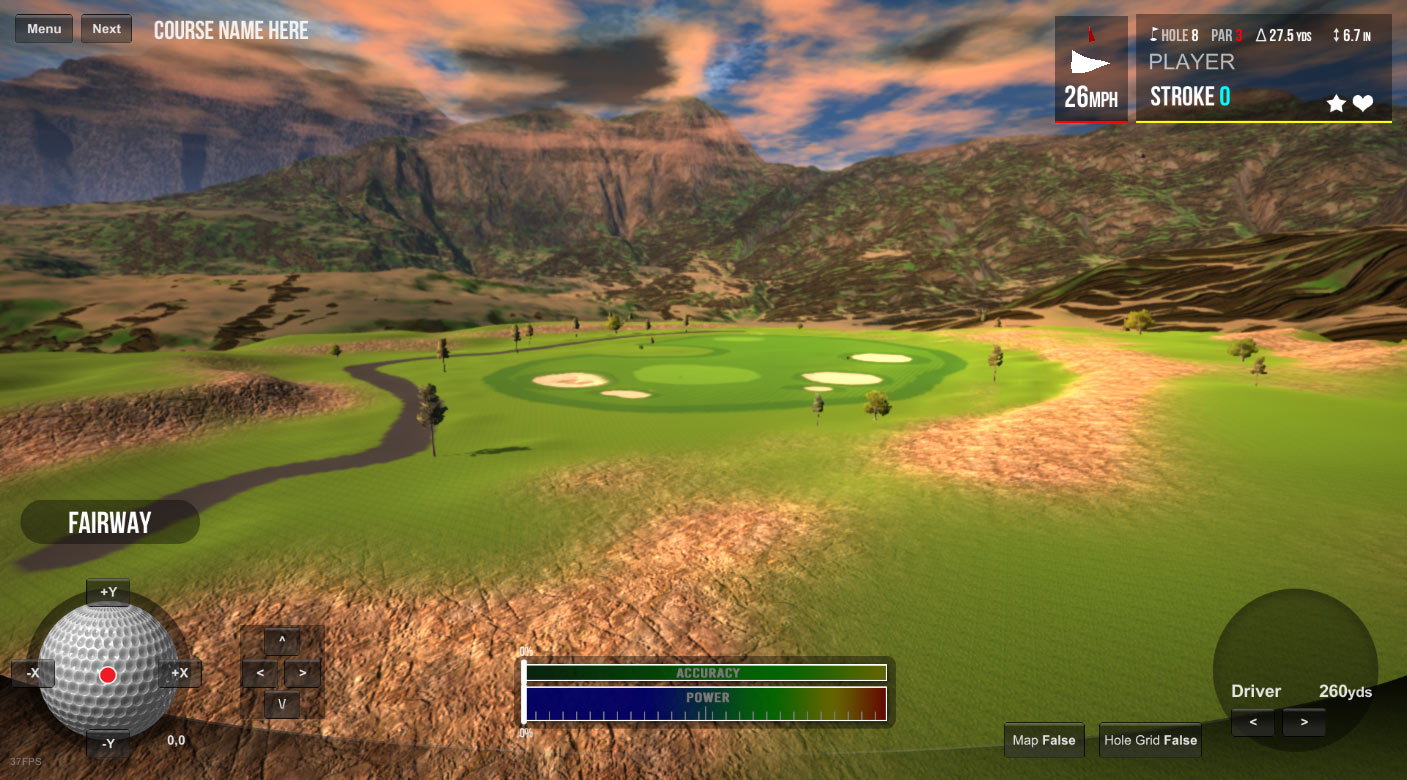Image resolution: width=1407 pixels, height=780 pixels.
Task: Click the star icon in player panel
Action: tap(1336, 103)
